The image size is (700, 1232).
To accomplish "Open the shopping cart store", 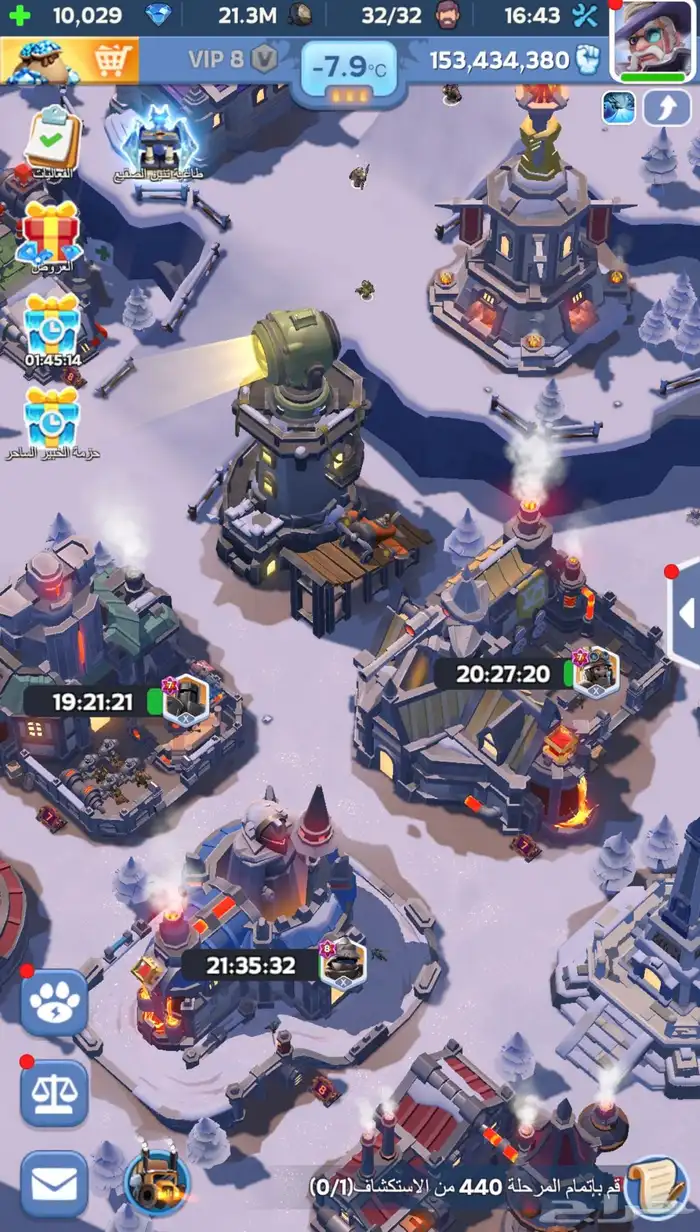I will (x=68, y=61).
